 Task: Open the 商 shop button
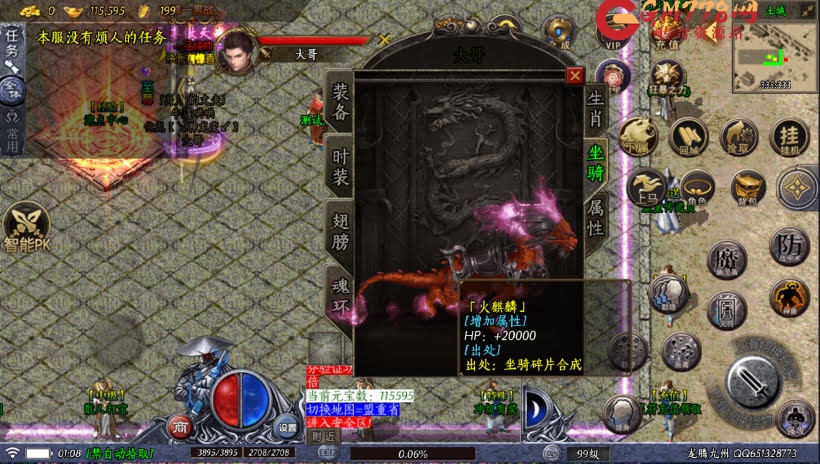tap(180, 428)
